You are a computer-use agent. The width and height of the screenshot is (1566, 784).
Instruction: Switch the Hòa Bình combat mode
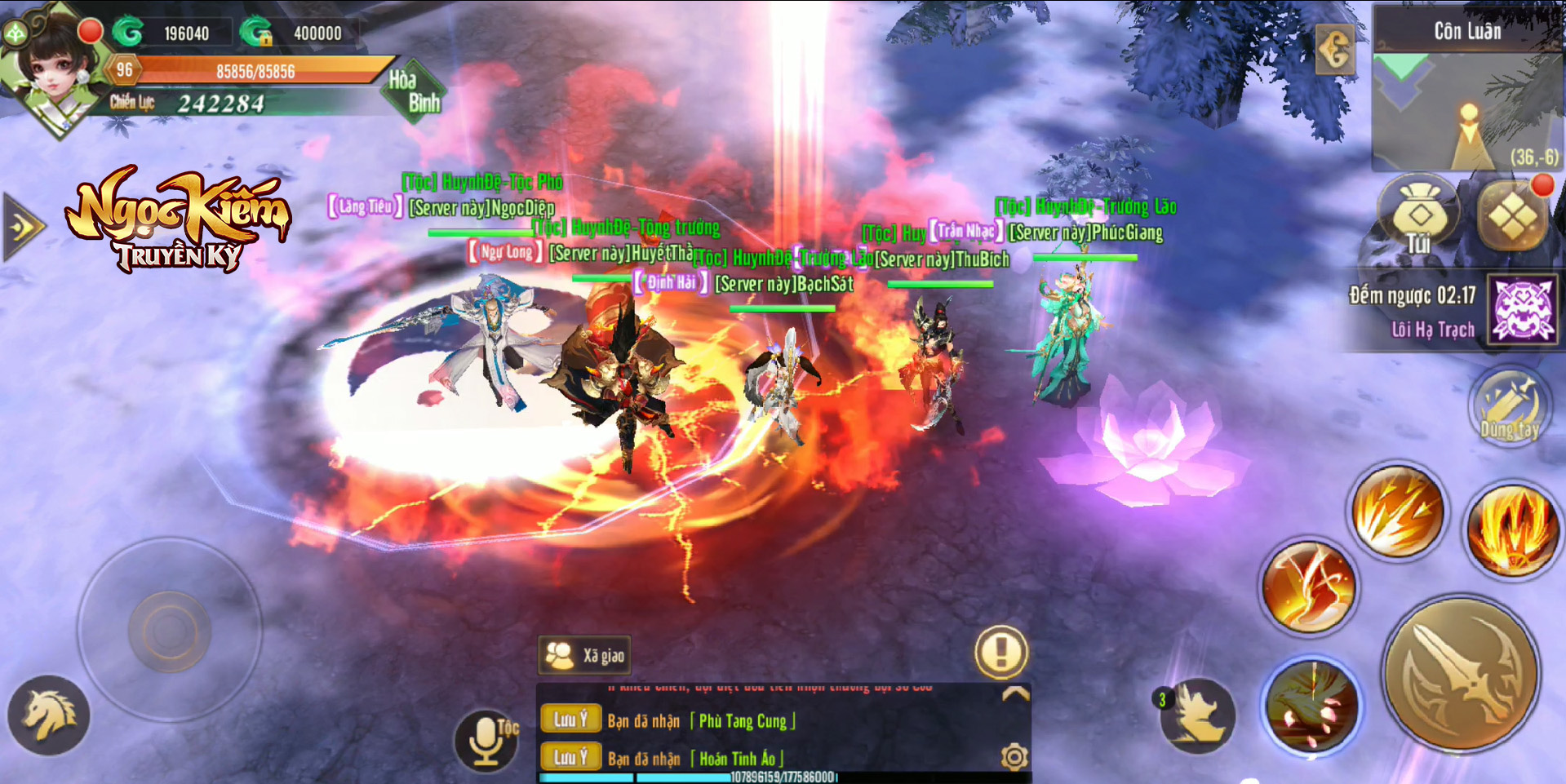point(415,91)
